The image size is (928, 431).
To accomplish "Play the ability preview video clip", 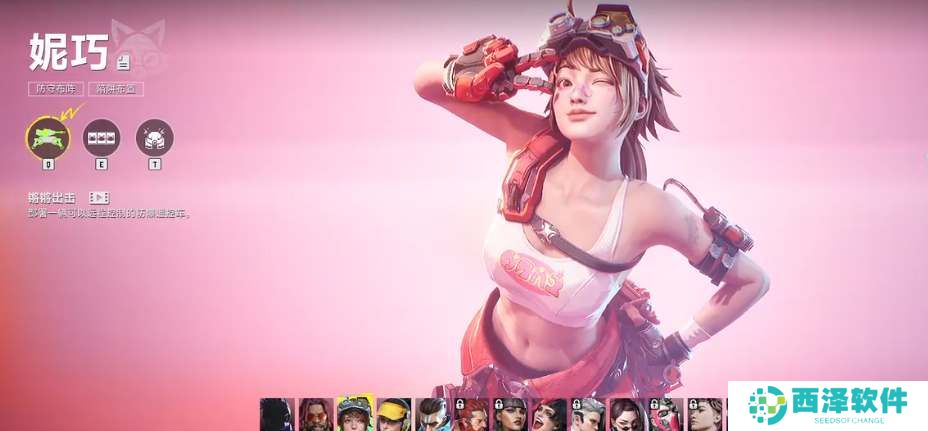I will [x=99, y=198].
